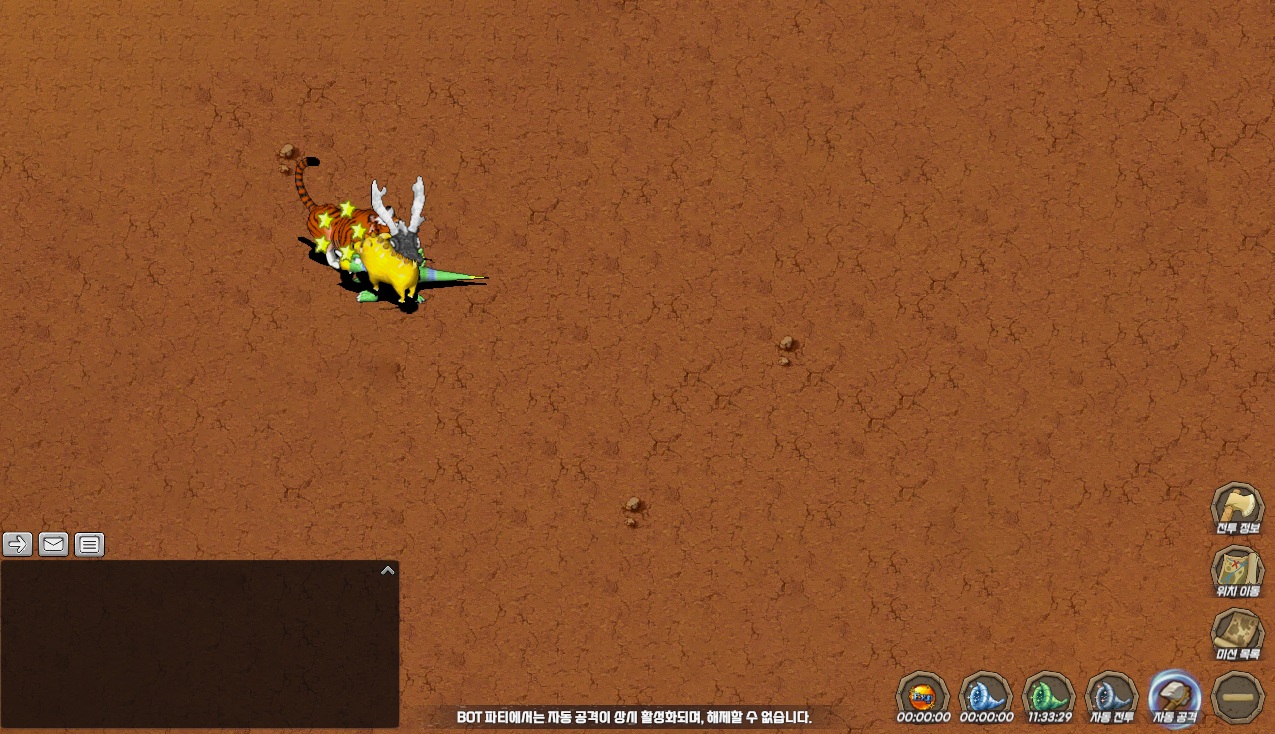Click the arrow button above chat

(18, 544)
